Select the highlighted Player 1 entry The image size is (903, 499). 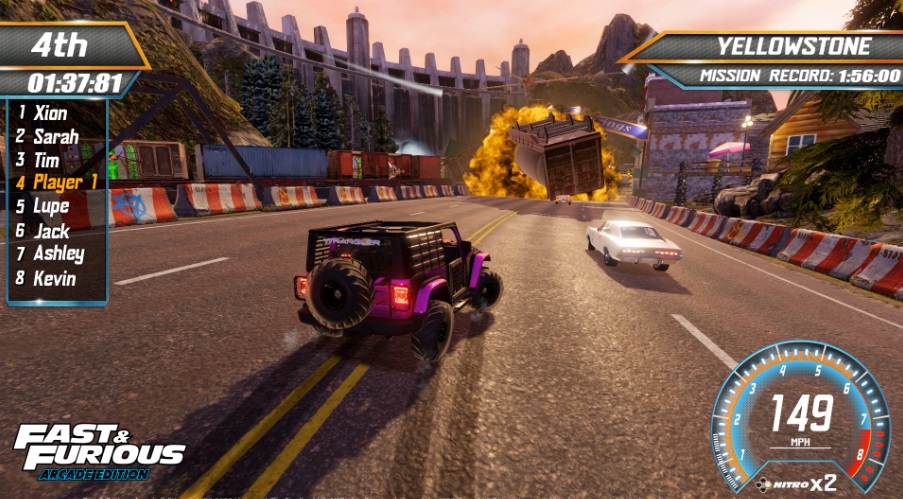(x=64, y=183)
